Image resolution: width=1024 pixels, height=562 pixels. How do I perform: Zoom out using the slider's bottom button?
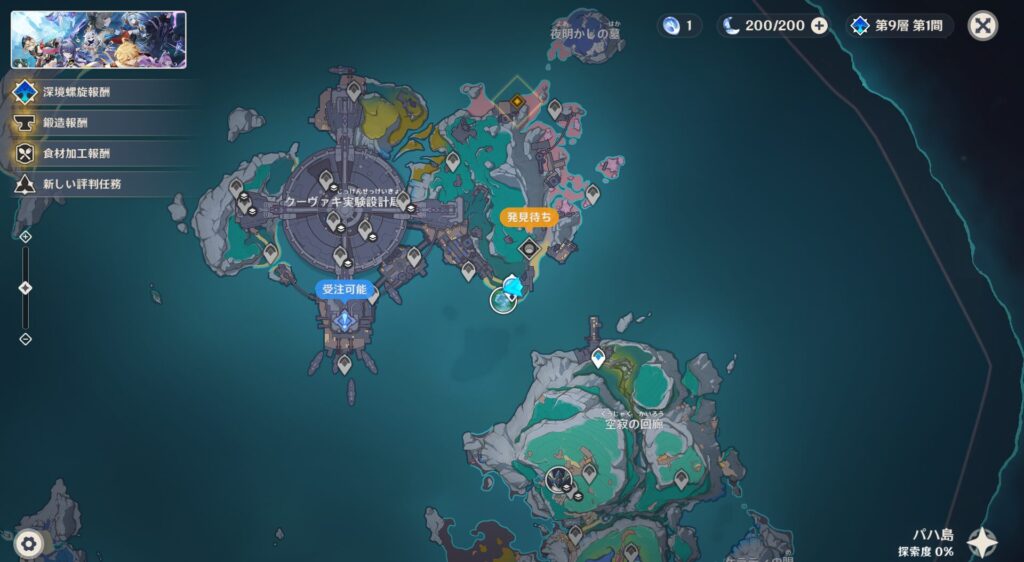(26, 339)
